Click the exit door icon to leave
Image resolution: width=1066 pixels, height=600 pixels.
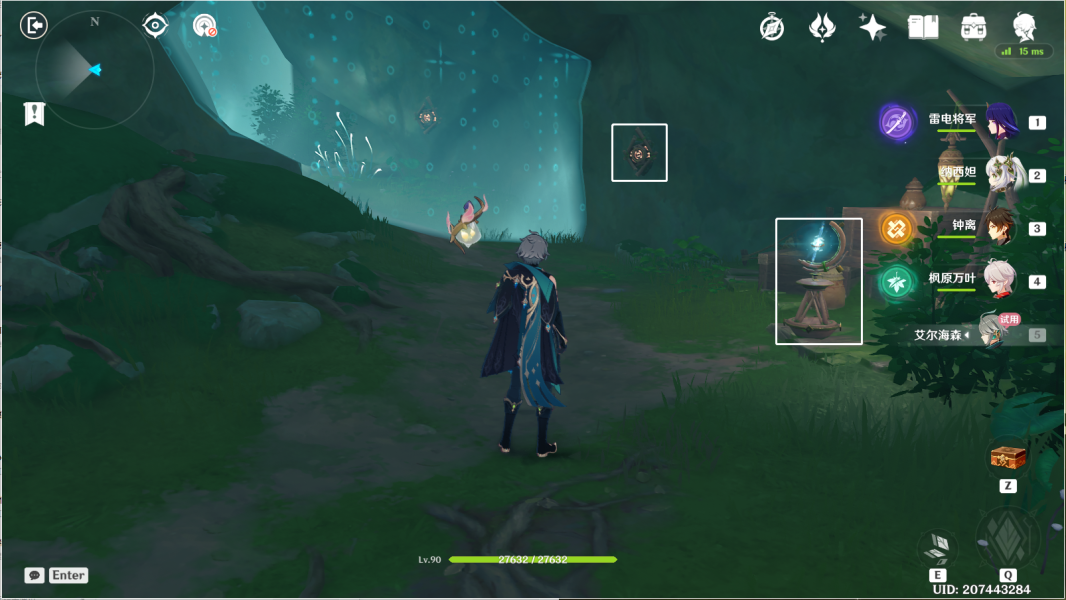point(34,25)
